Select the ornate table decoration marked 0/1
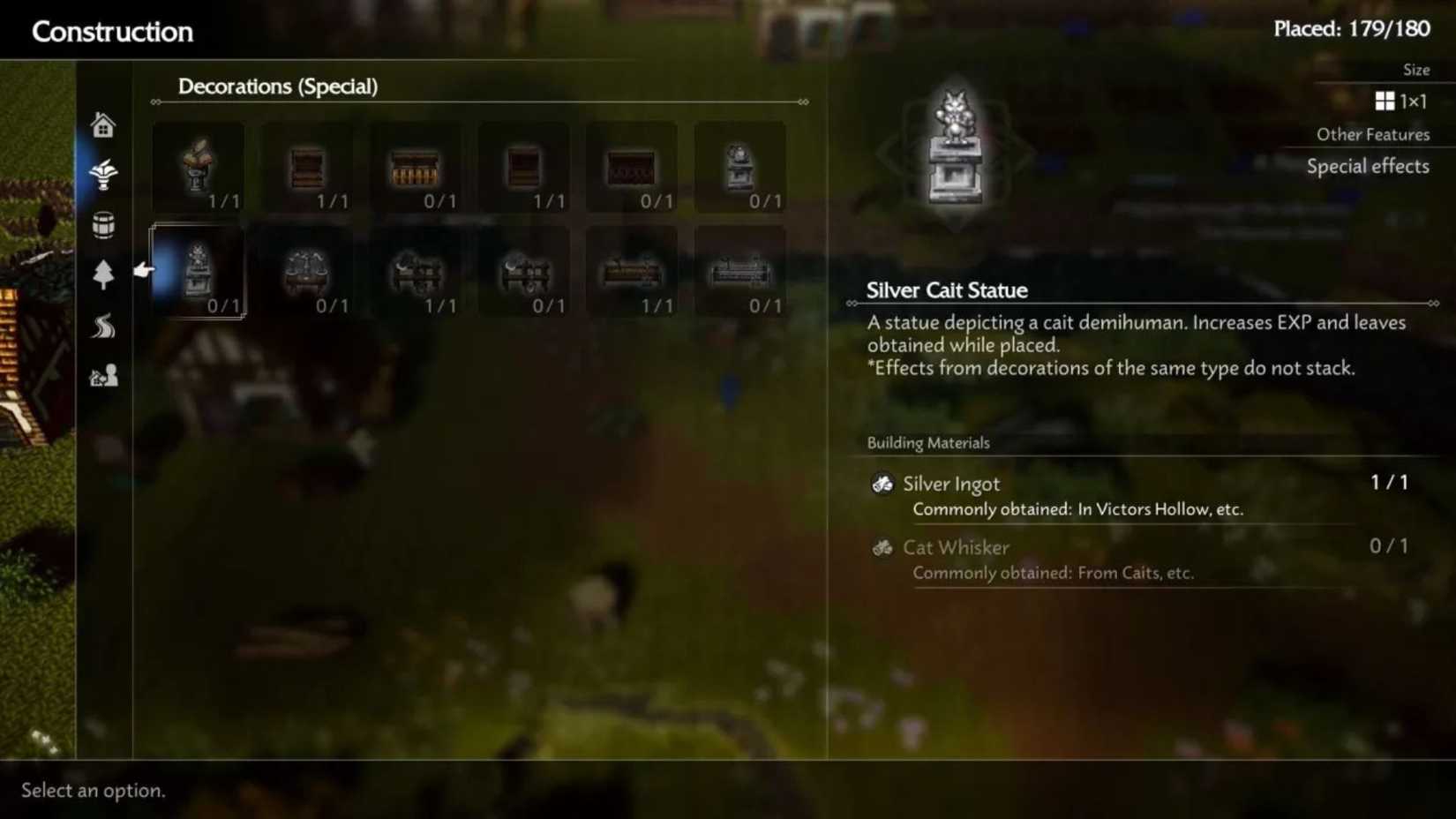 (x=307, y=272)
